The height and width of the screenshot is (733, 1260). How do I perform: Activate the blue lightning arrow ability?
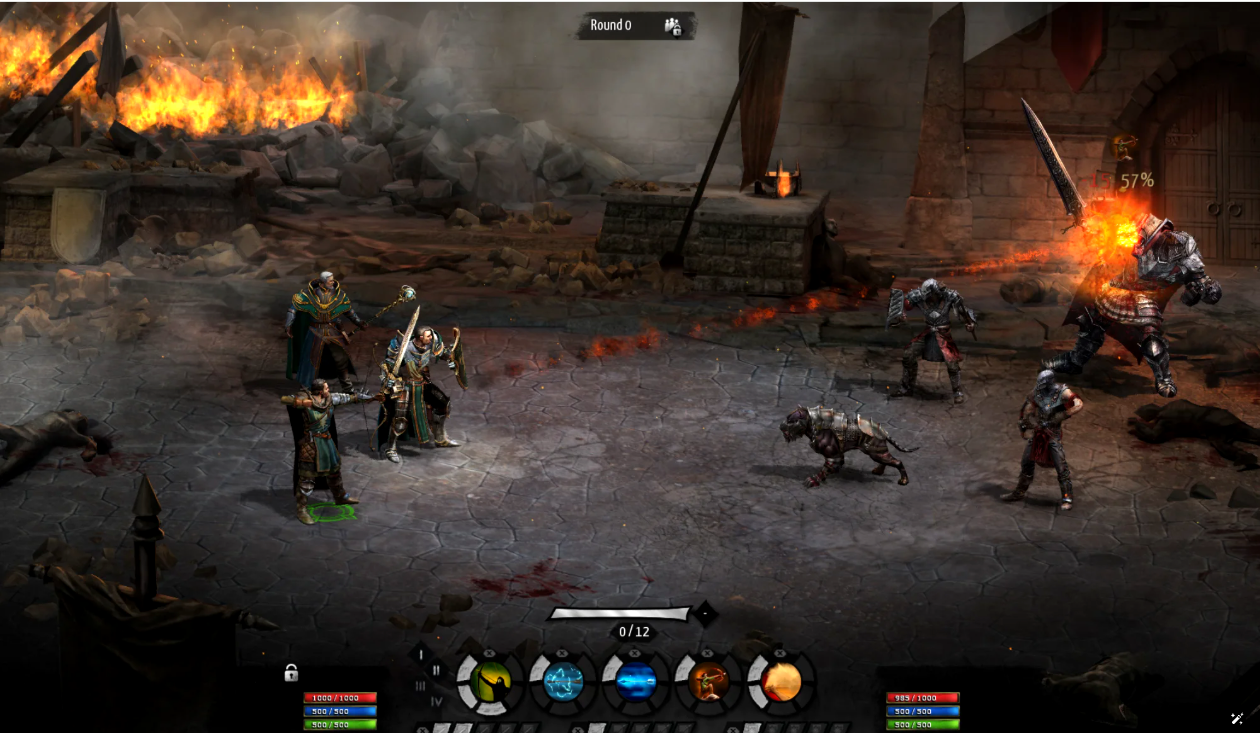point(563,683)
